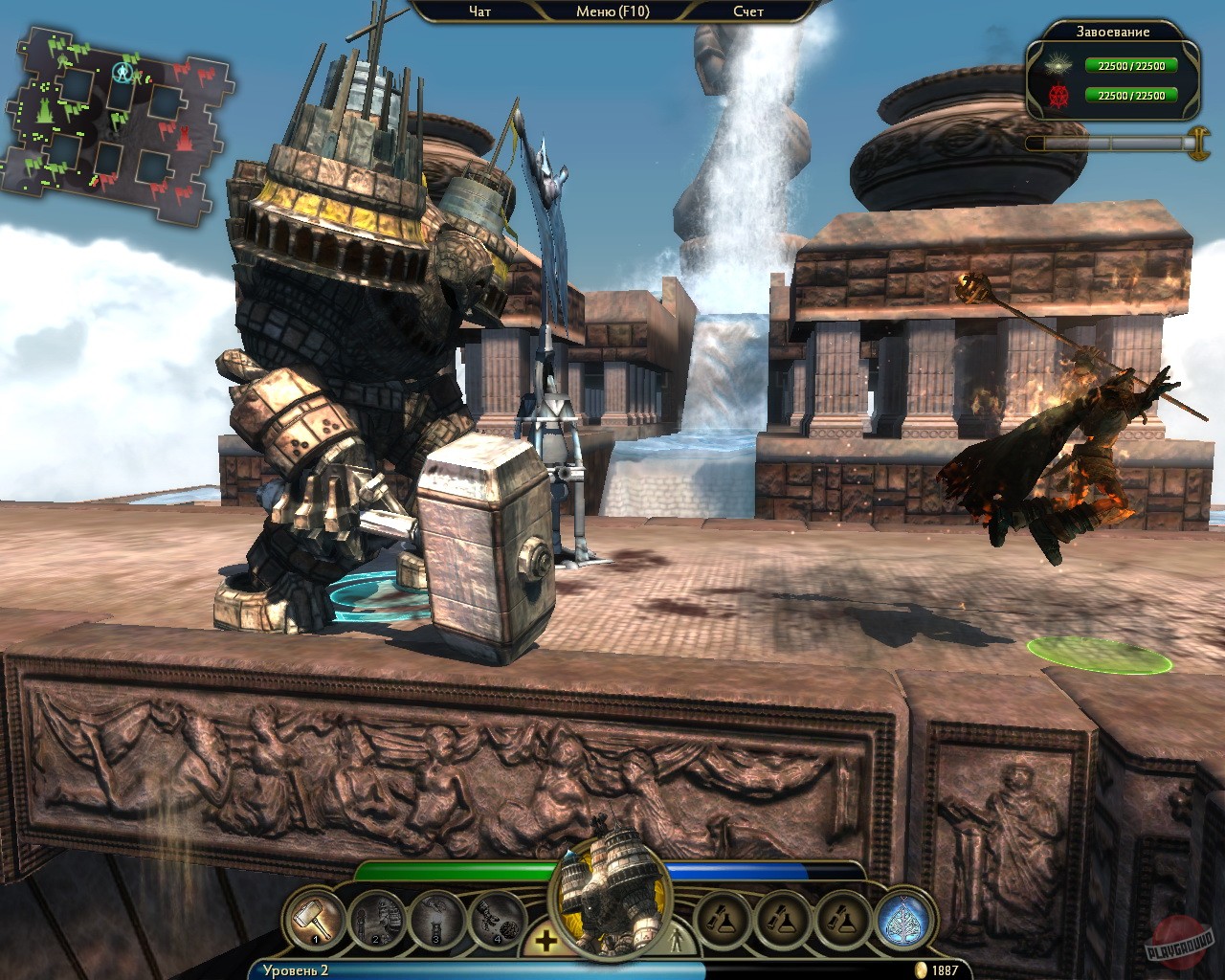Use the ability in slot 4
This screenshot has height=980, width=1225.
point(497,921)
